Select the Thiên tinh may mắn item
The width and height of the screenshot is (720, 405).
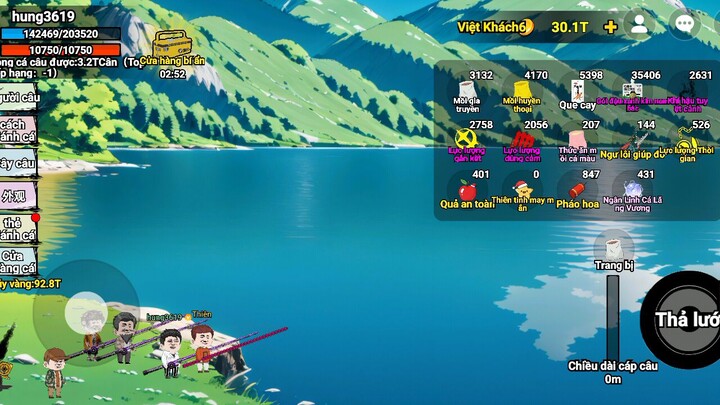click(521, 191)
